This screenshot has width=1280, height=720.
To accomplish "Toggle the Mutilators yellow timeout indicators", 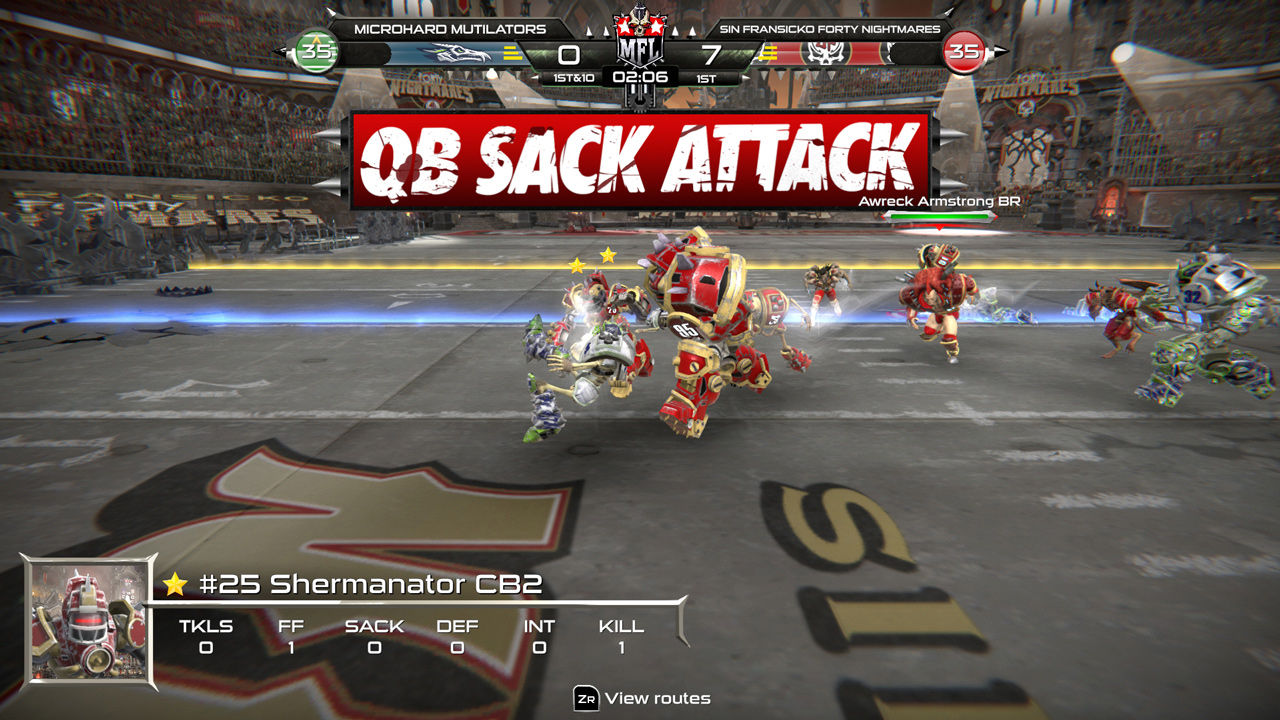I will 510,53.
